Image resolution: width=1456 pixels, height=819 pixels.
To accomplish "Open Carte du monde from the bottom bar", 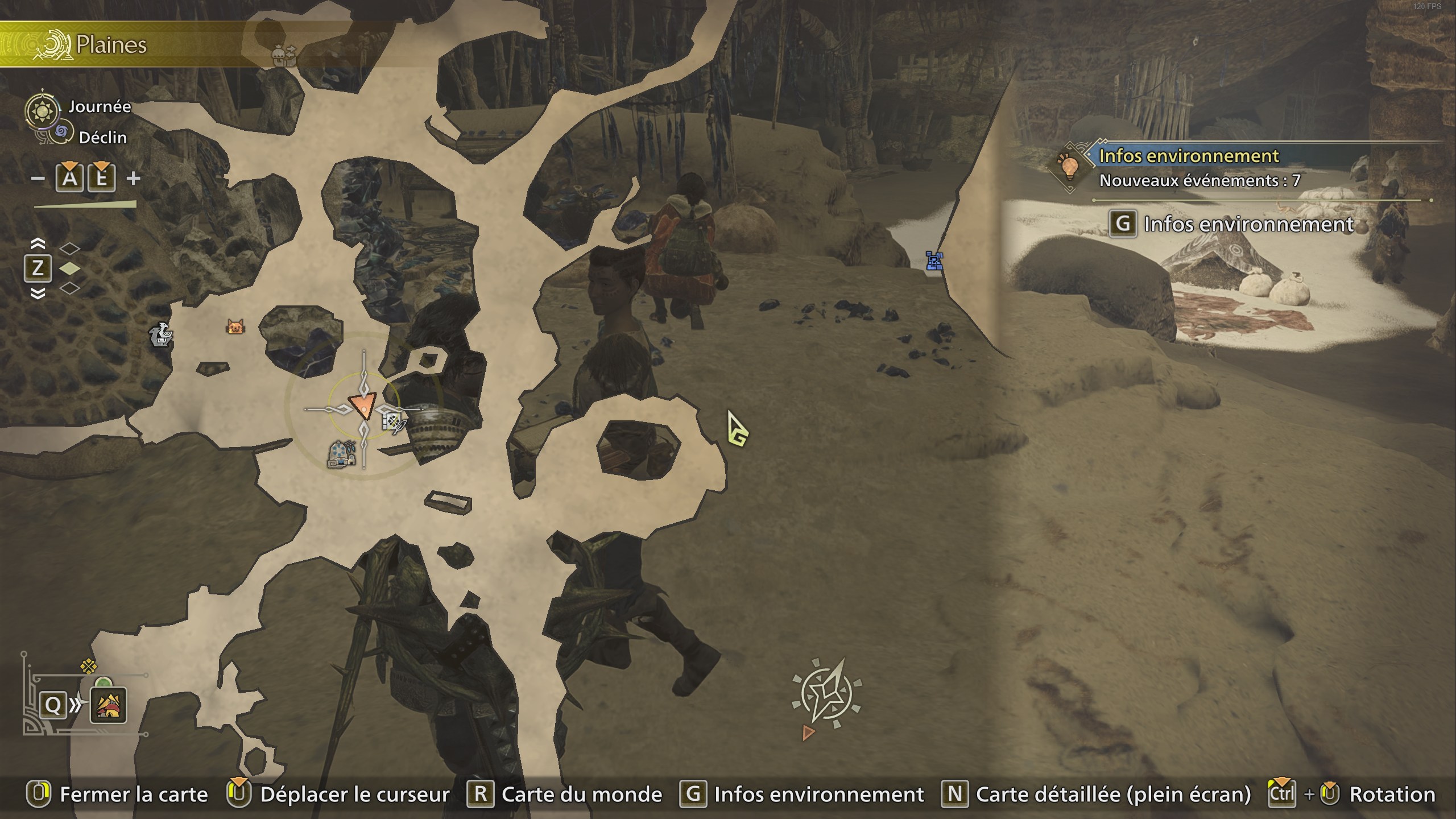I will (x=576, y=794).
